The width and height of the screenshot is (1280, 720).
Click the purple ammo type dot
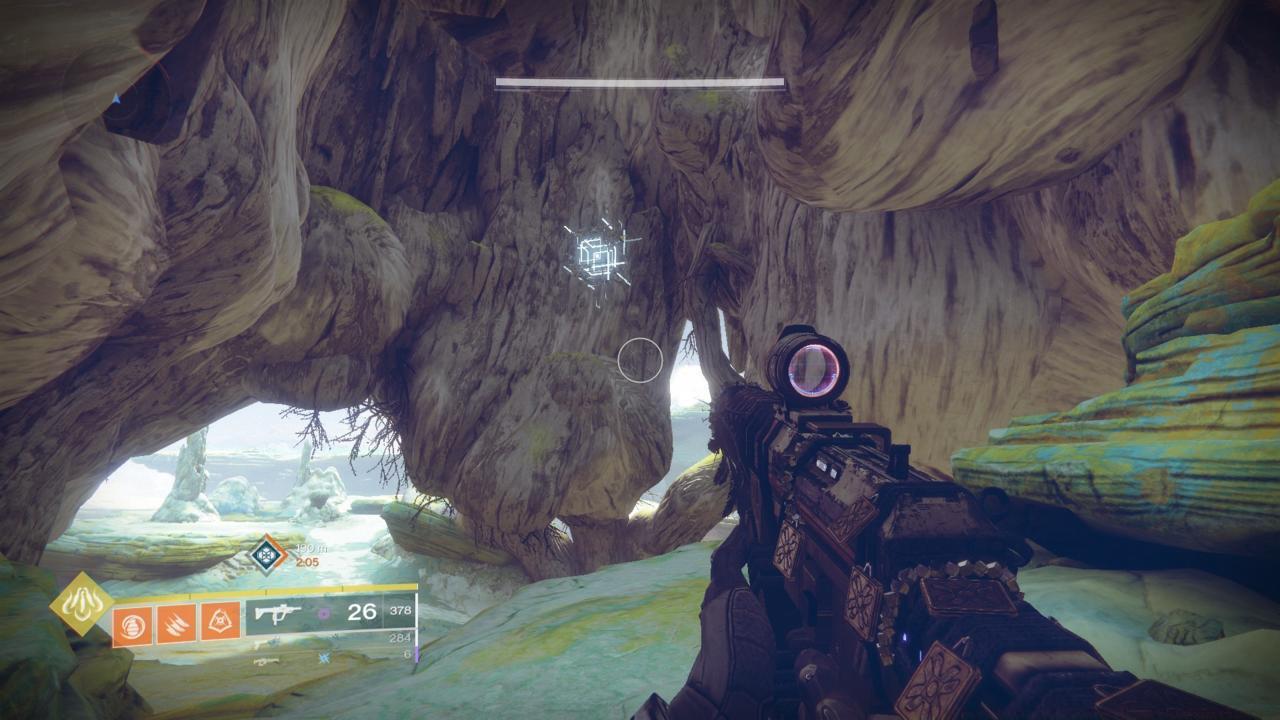point(321,613)
